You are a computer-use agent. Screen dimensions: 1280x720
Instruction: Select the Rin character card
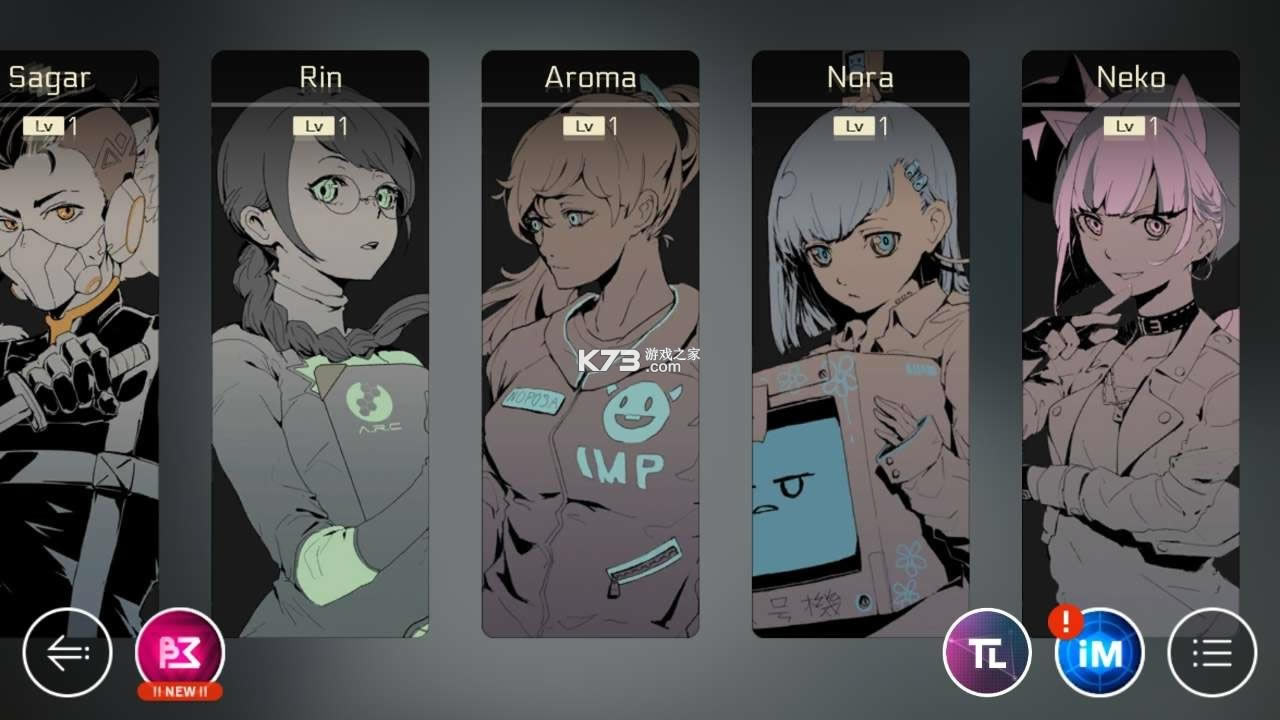tap(320, 350)
